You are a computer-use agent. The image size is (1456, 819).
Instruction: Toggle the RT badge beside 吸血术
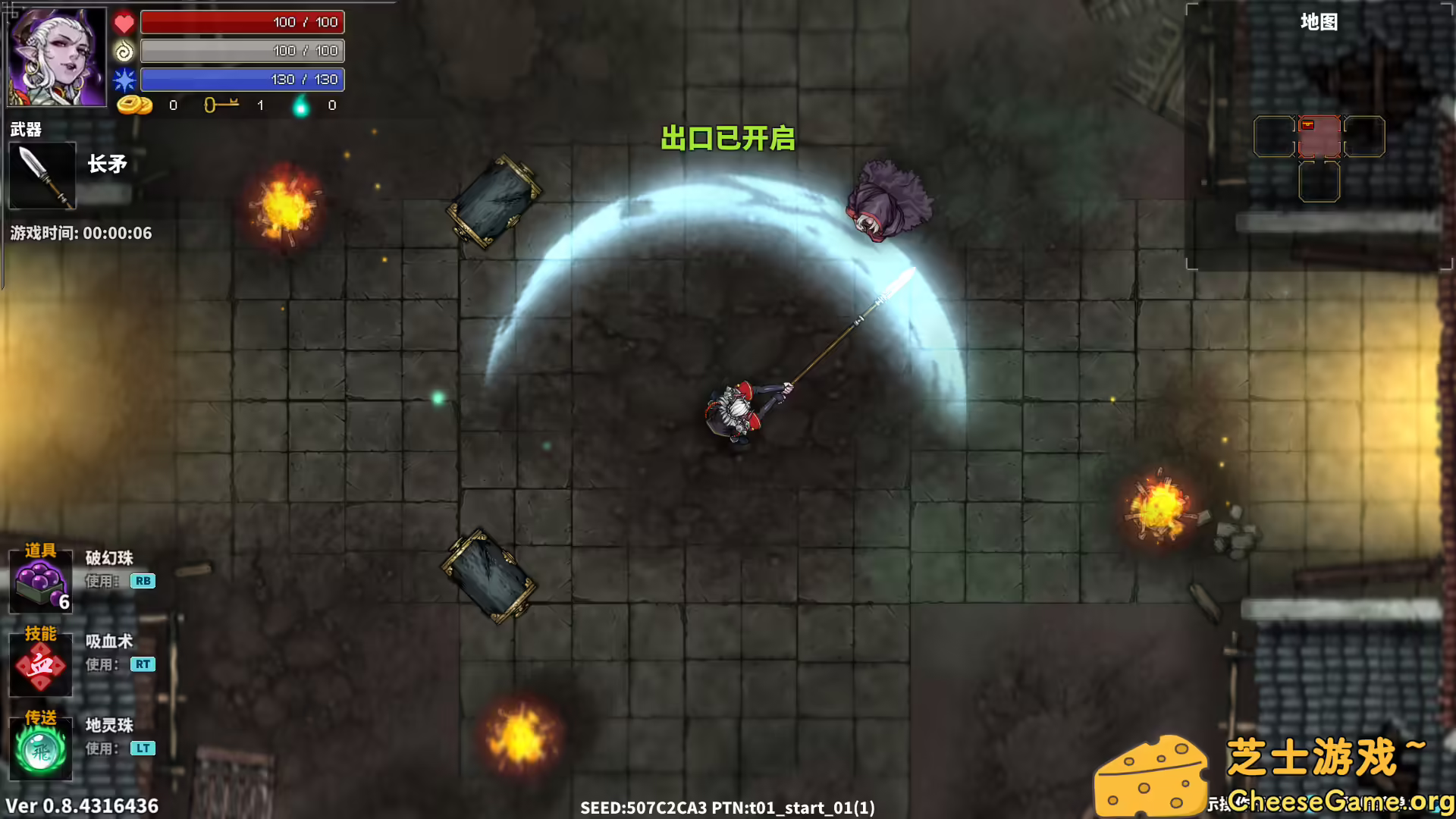pyautogui.click(x=144, y=665)
